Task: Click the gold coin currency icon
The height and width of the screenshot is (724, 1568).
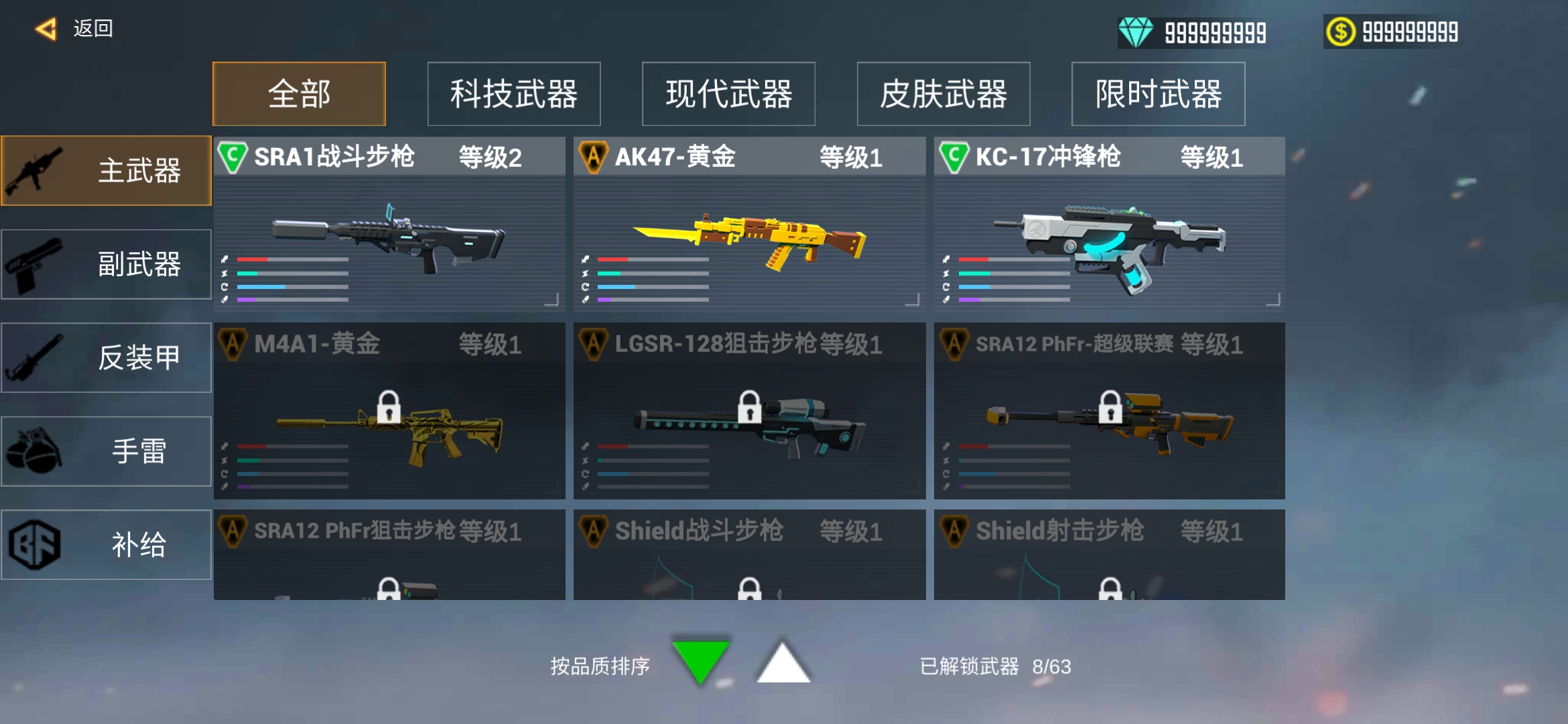Action: (x=1342, y=29)
